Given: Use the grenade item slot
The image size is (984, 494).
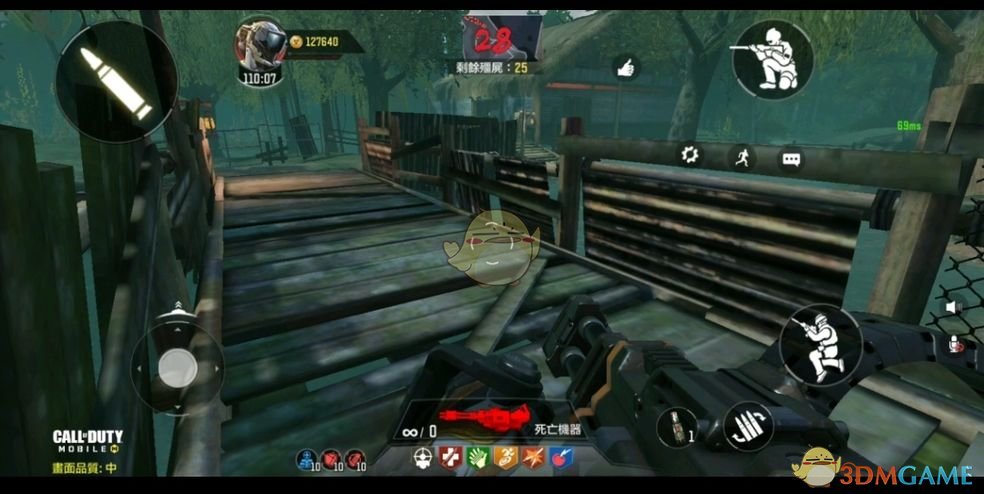Looking at the screenshot, I should coord(676,427).
